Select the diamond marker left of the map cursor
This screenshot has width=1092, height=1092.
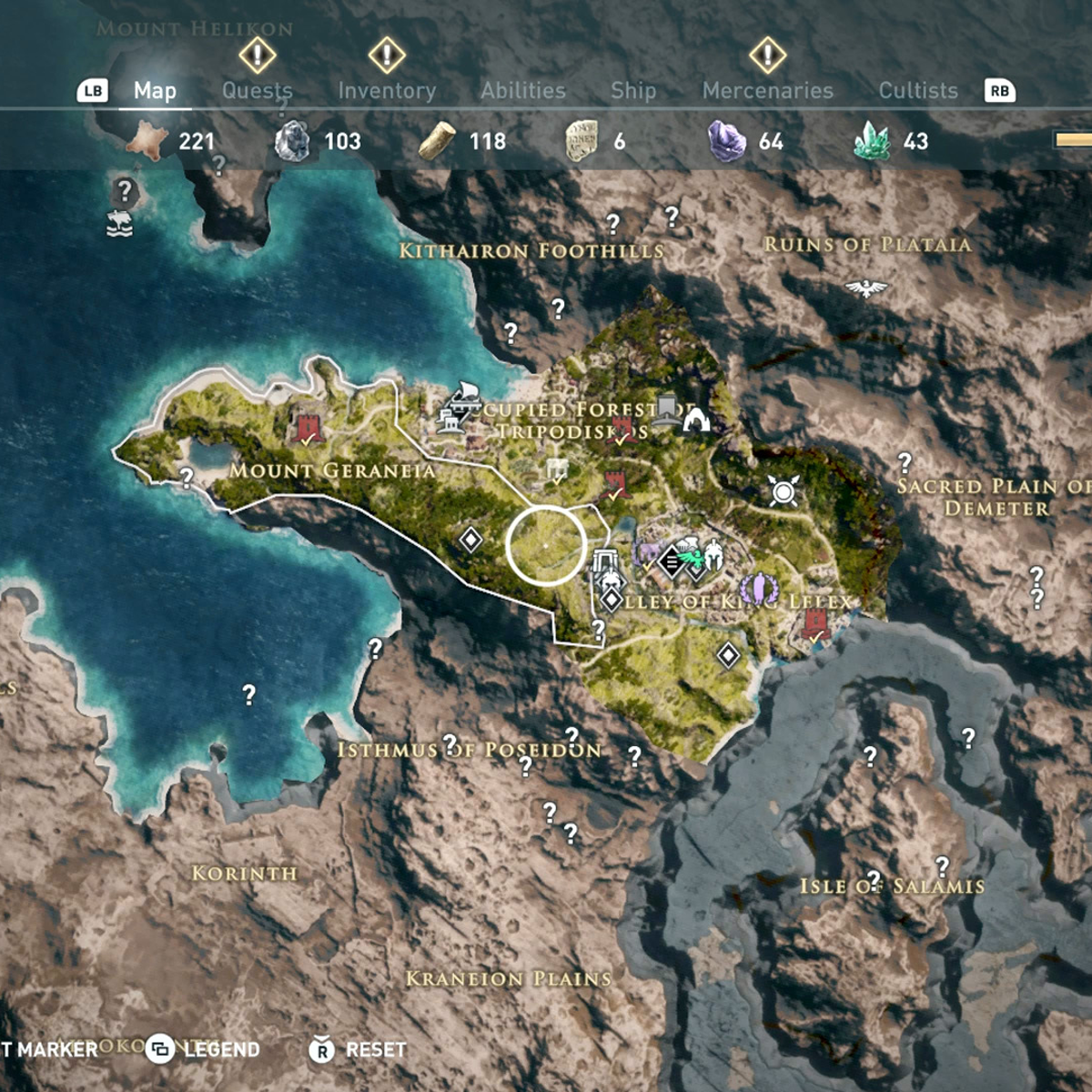click(x=470, y=540)
